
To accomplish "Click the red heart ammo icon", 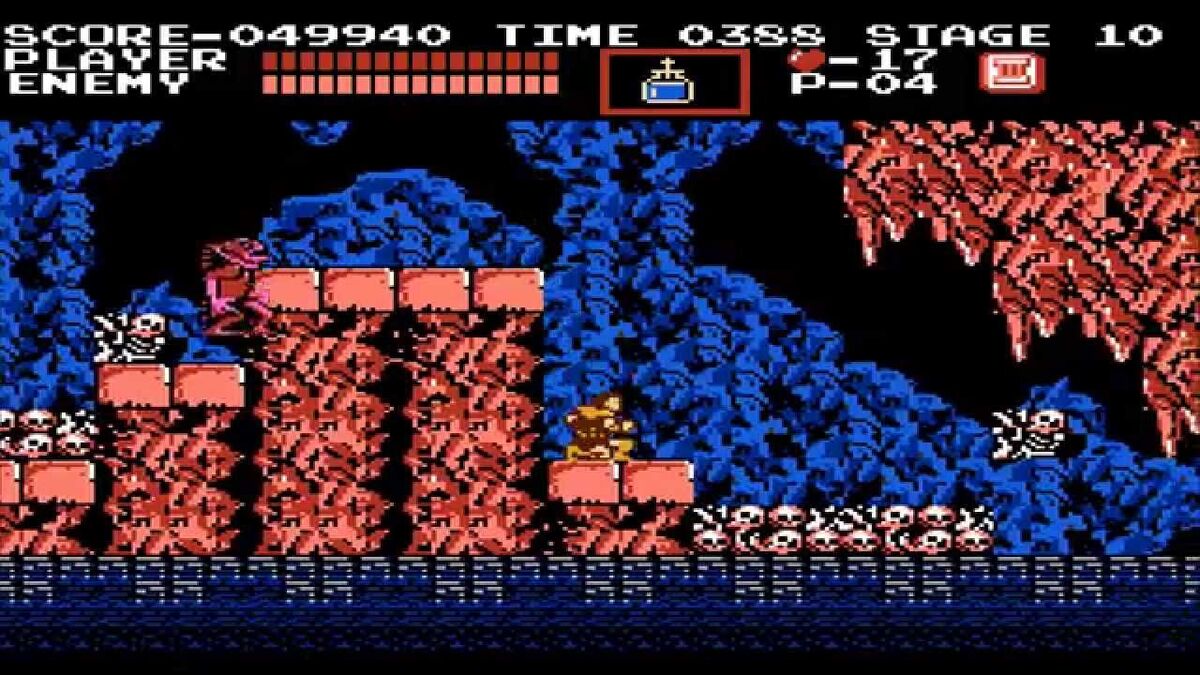I will tap(805, 59).
